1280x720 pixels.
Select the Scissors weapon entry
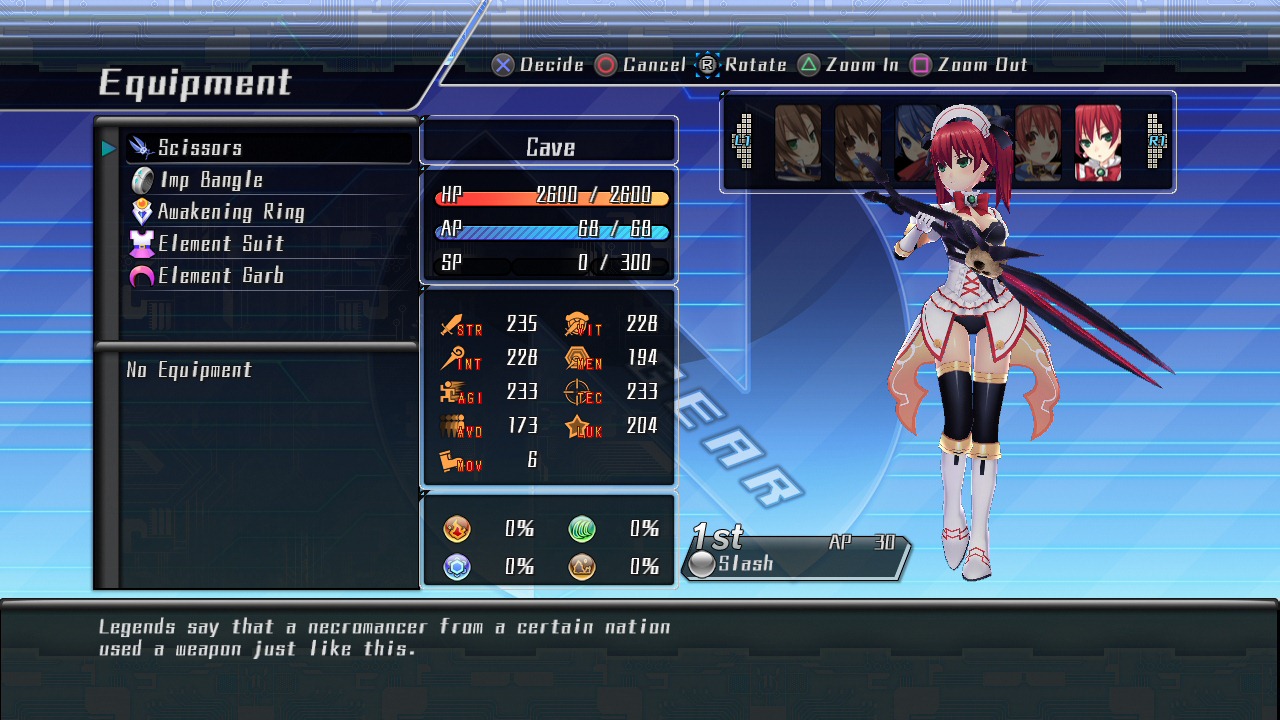200,148
